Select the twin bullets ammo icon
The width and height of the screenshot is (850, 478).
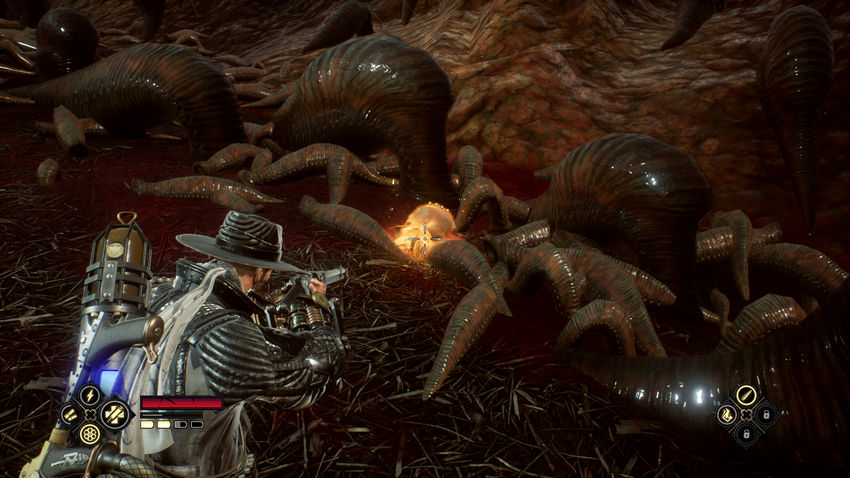(x=69, y=414)
